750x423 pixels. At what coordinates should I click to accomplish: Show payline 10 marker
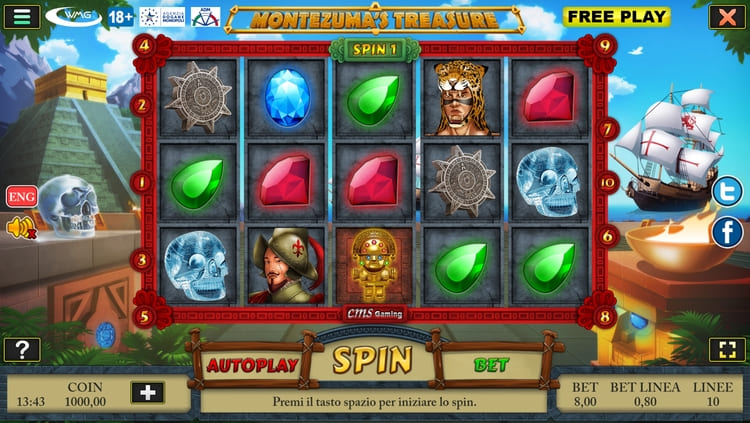(x=607, y=182)
